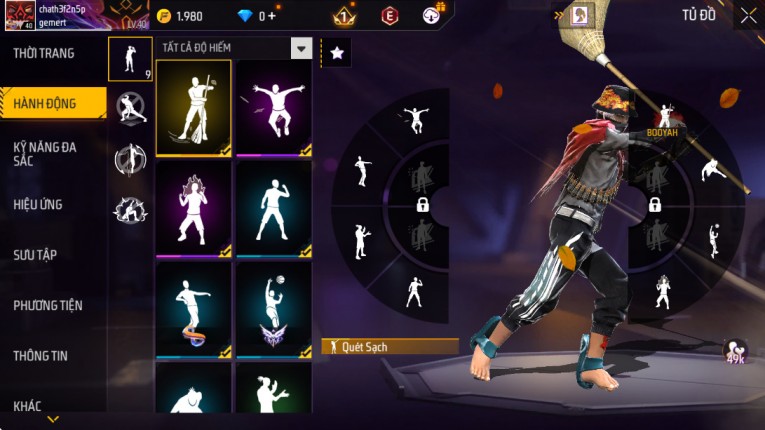765x430 pixels.
Task: Open the Thời Trang category
Action: 45,53
